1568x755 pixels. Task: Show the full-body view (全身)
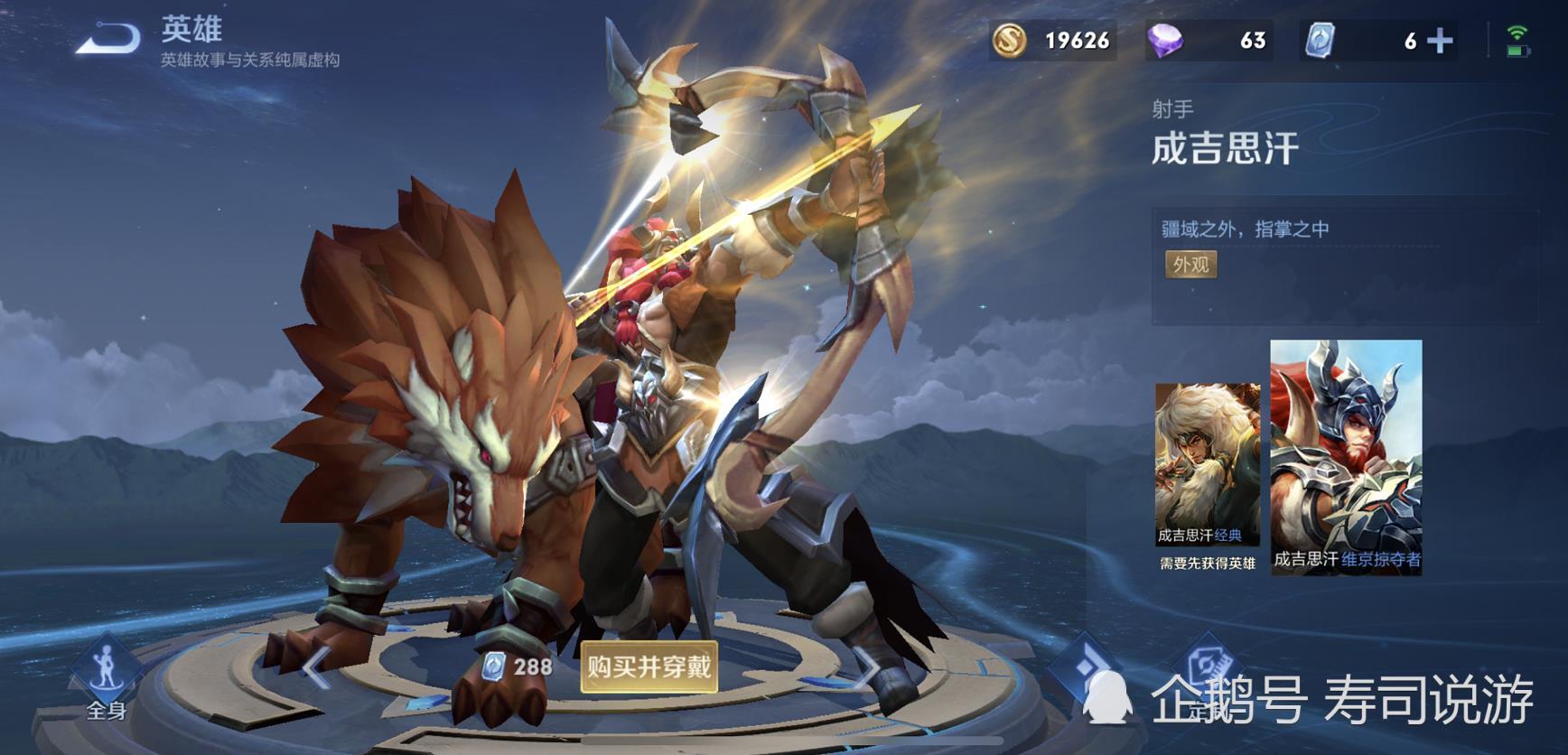click(107, 679)
